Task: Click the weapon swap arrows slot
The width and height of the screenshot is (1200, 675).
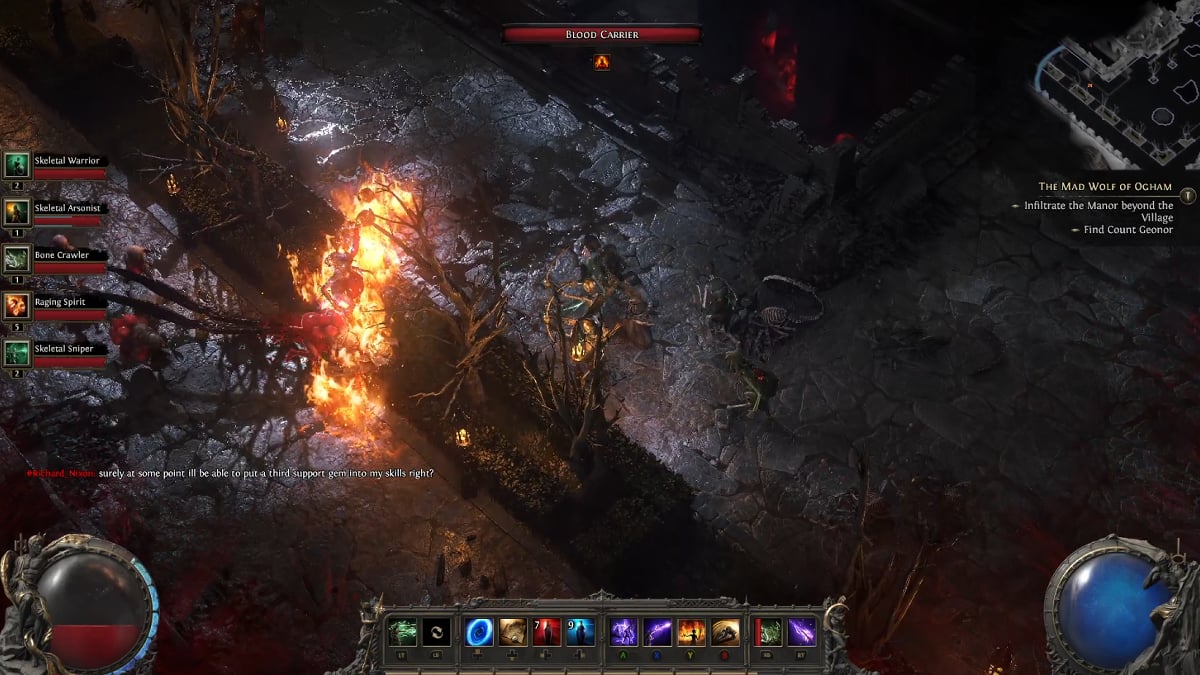Action: tap(436, 632)
